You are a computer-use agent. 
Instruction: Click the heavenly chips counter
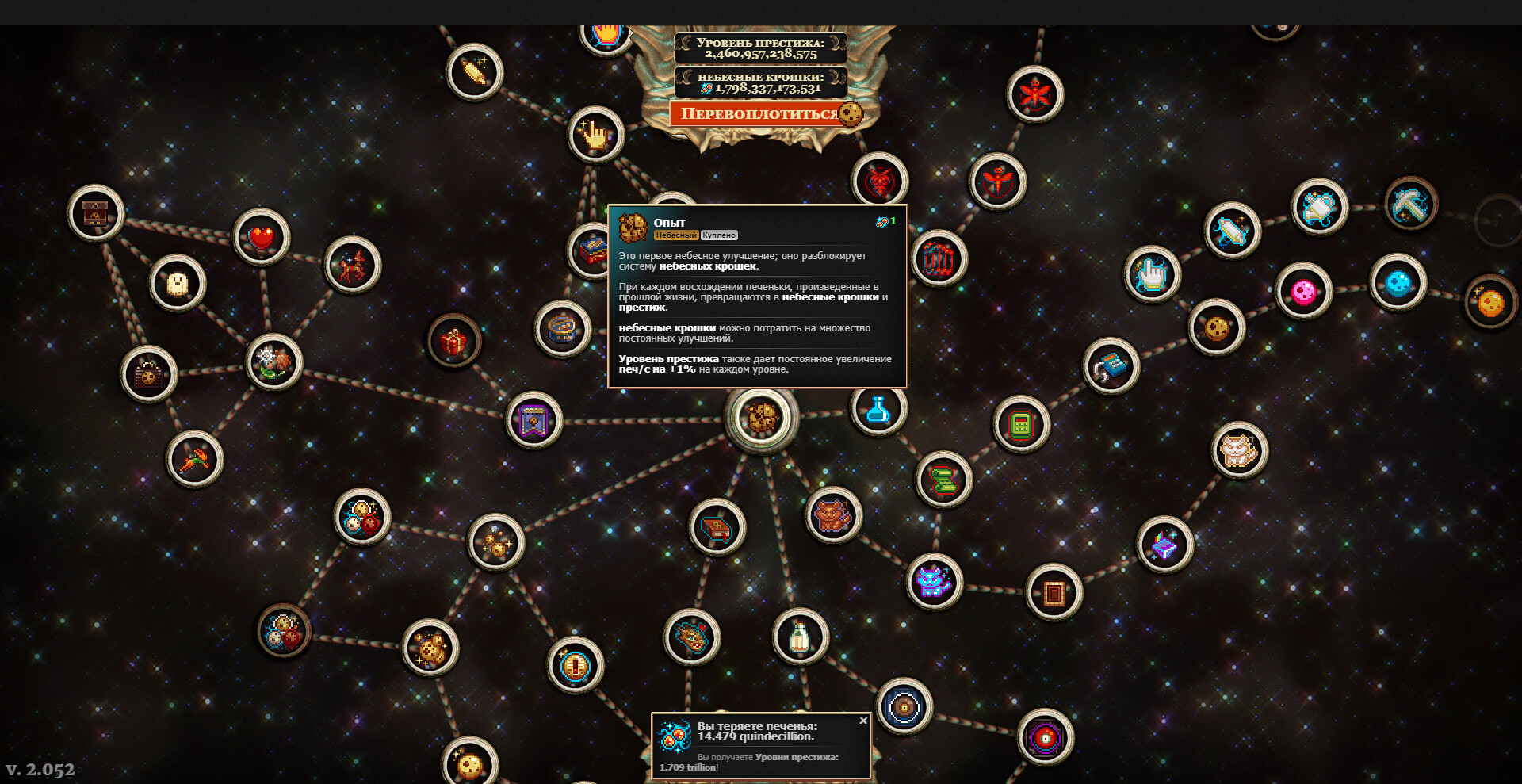(x=760, y=82)
